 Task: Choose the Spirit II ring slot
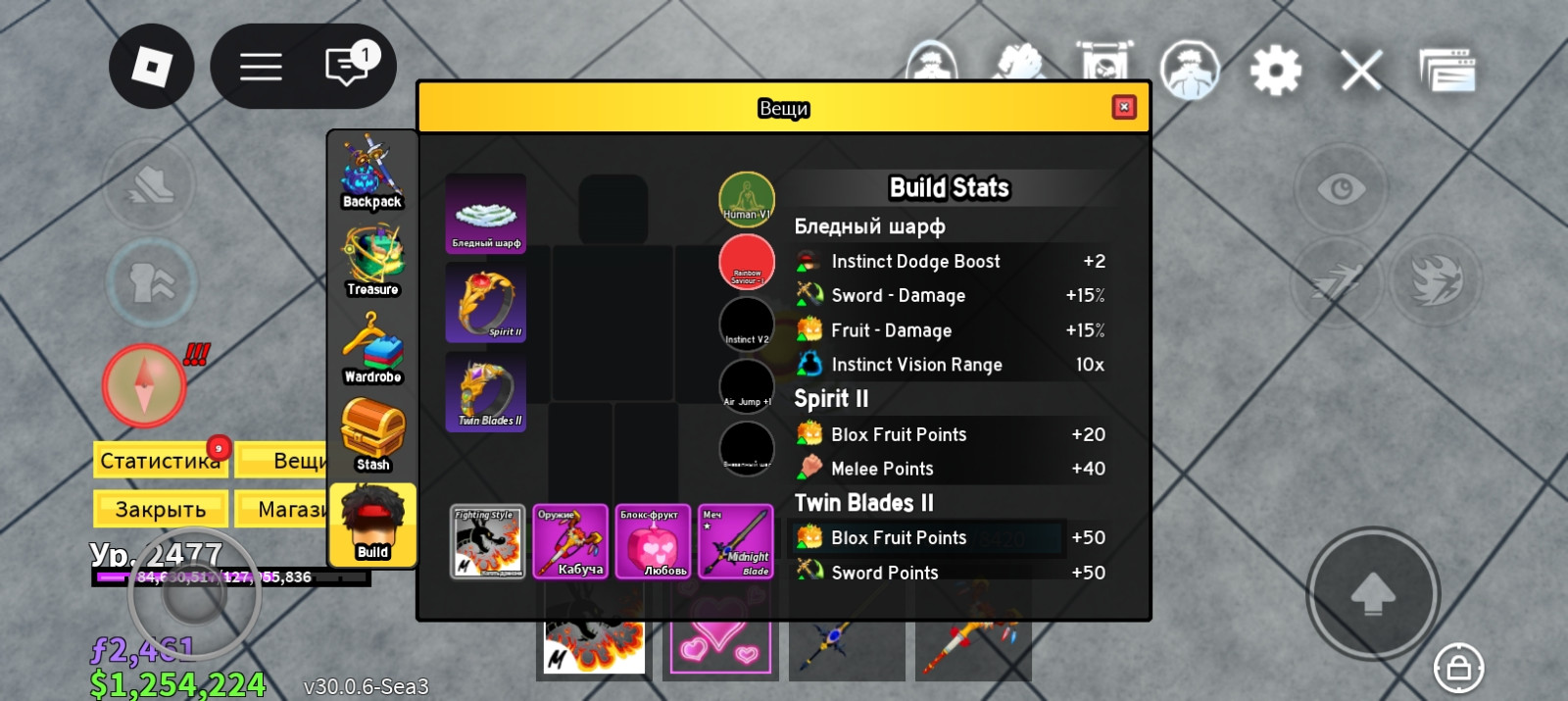(486, 302)
